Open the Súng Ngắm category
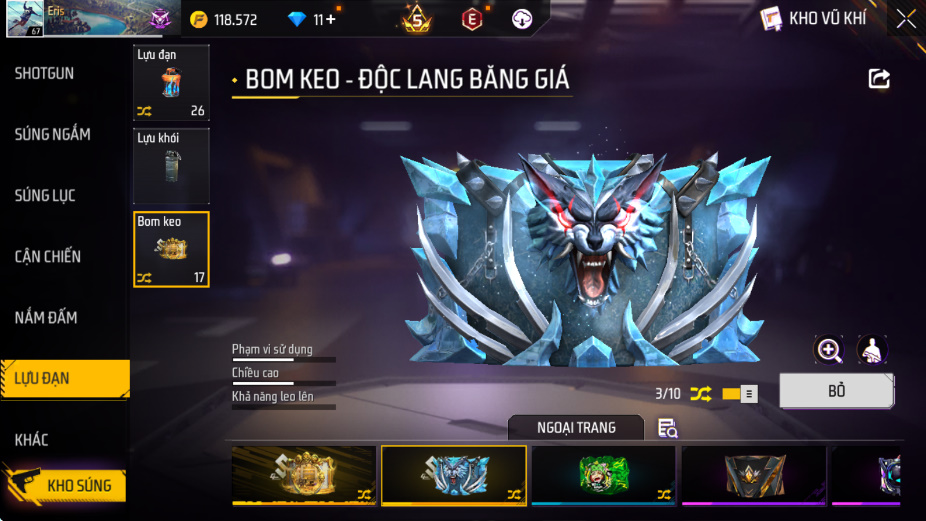The height and width of the screenshot is (521, 926). pyautogui.click(x=53, y=134)
